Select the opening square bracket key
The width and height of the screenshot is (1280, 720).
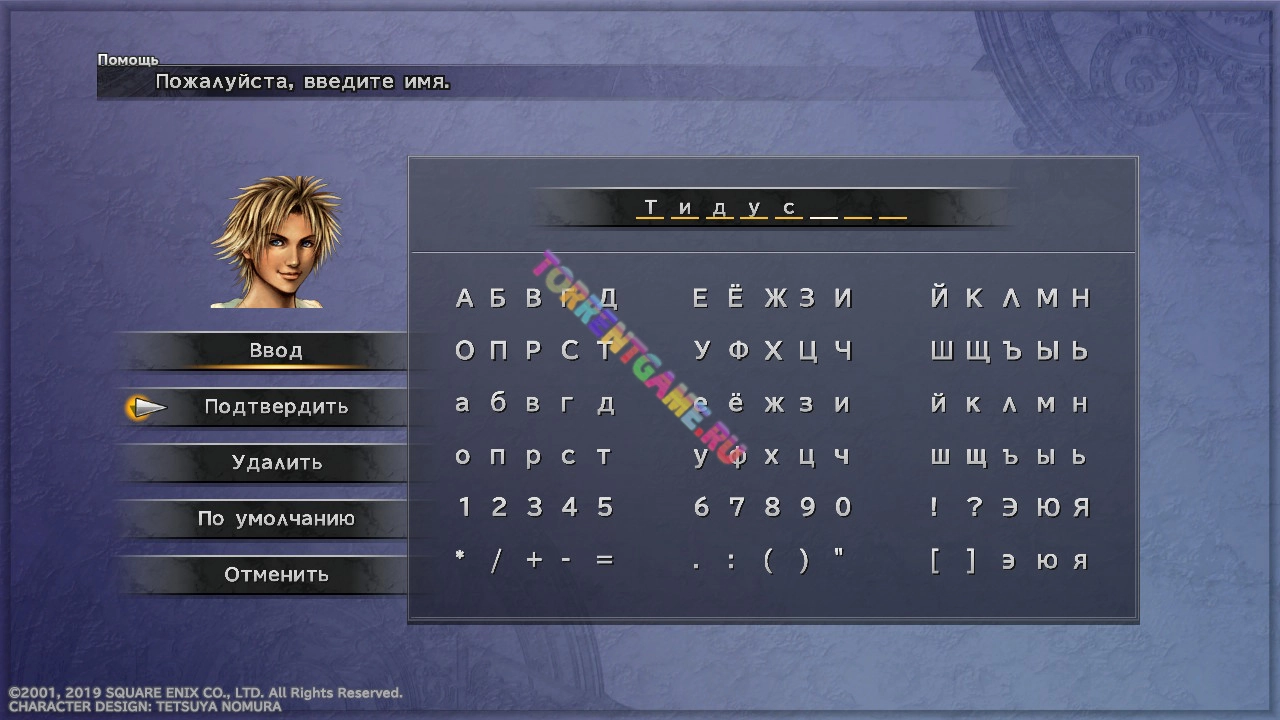point(935,561)
